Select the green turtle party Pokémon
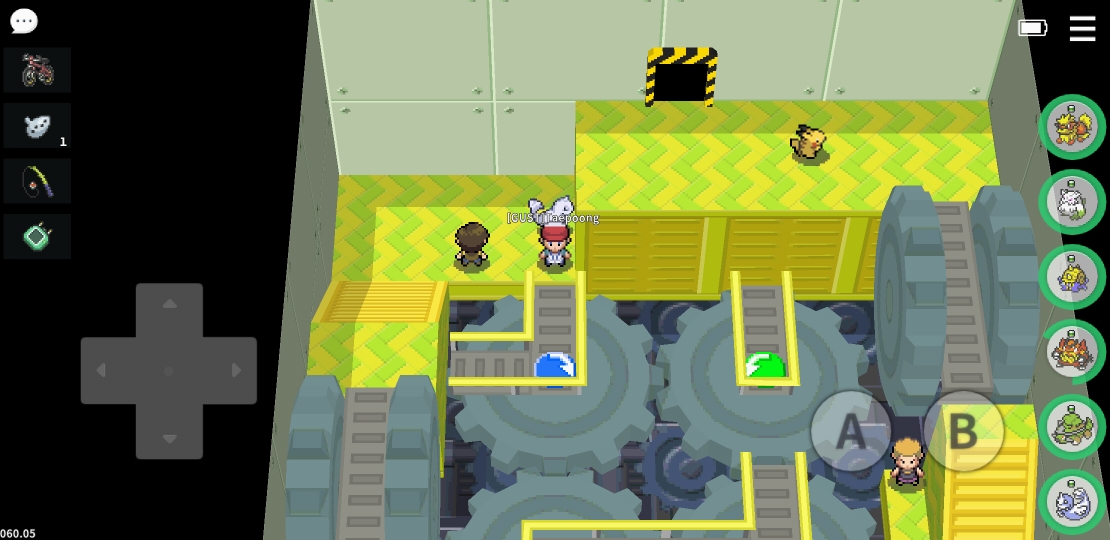Screen dimensions: 1110x540 tap(1072, 427)
